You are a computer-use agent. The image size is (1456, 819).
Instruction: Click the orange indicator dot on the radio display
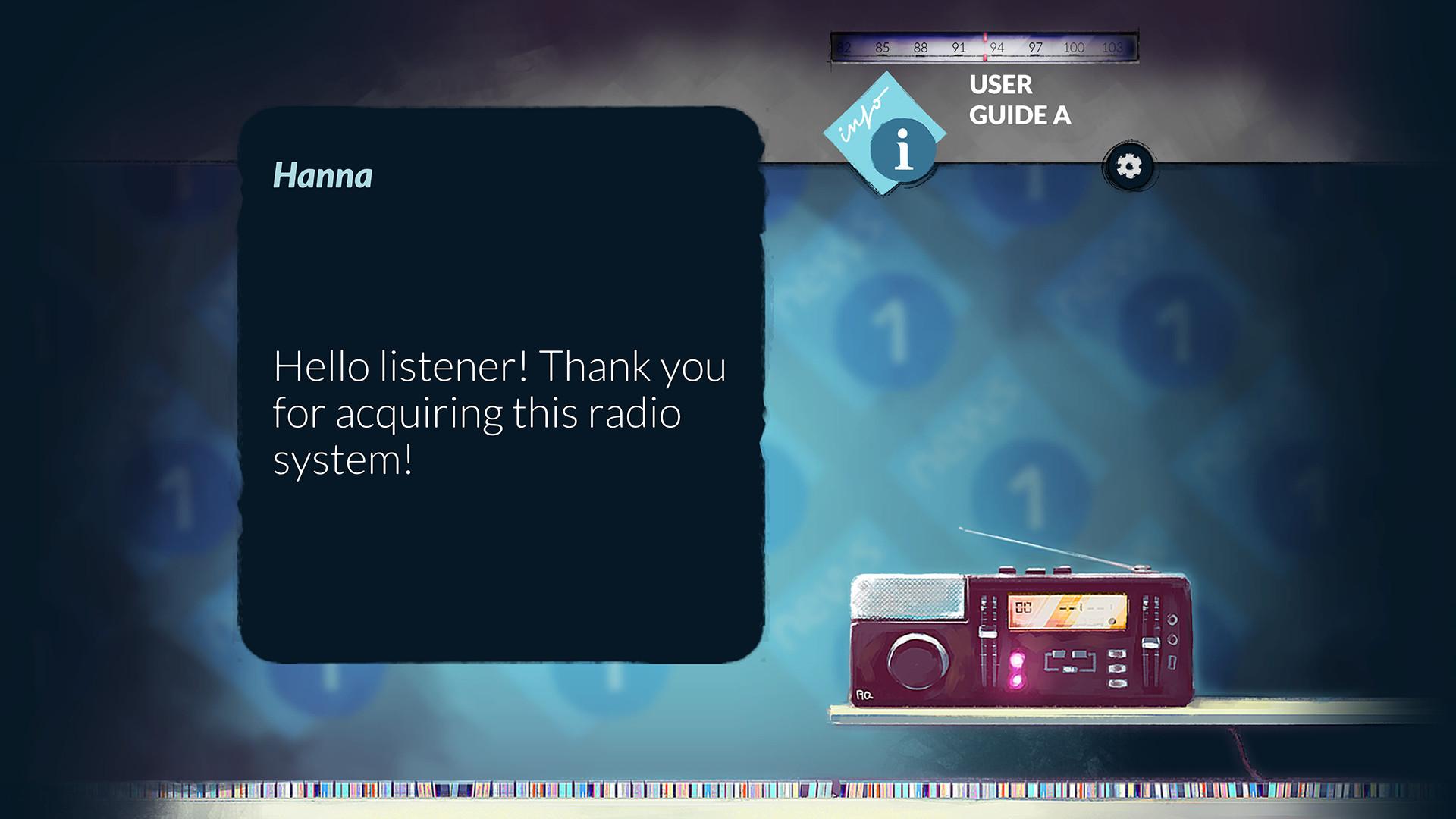1112,620
